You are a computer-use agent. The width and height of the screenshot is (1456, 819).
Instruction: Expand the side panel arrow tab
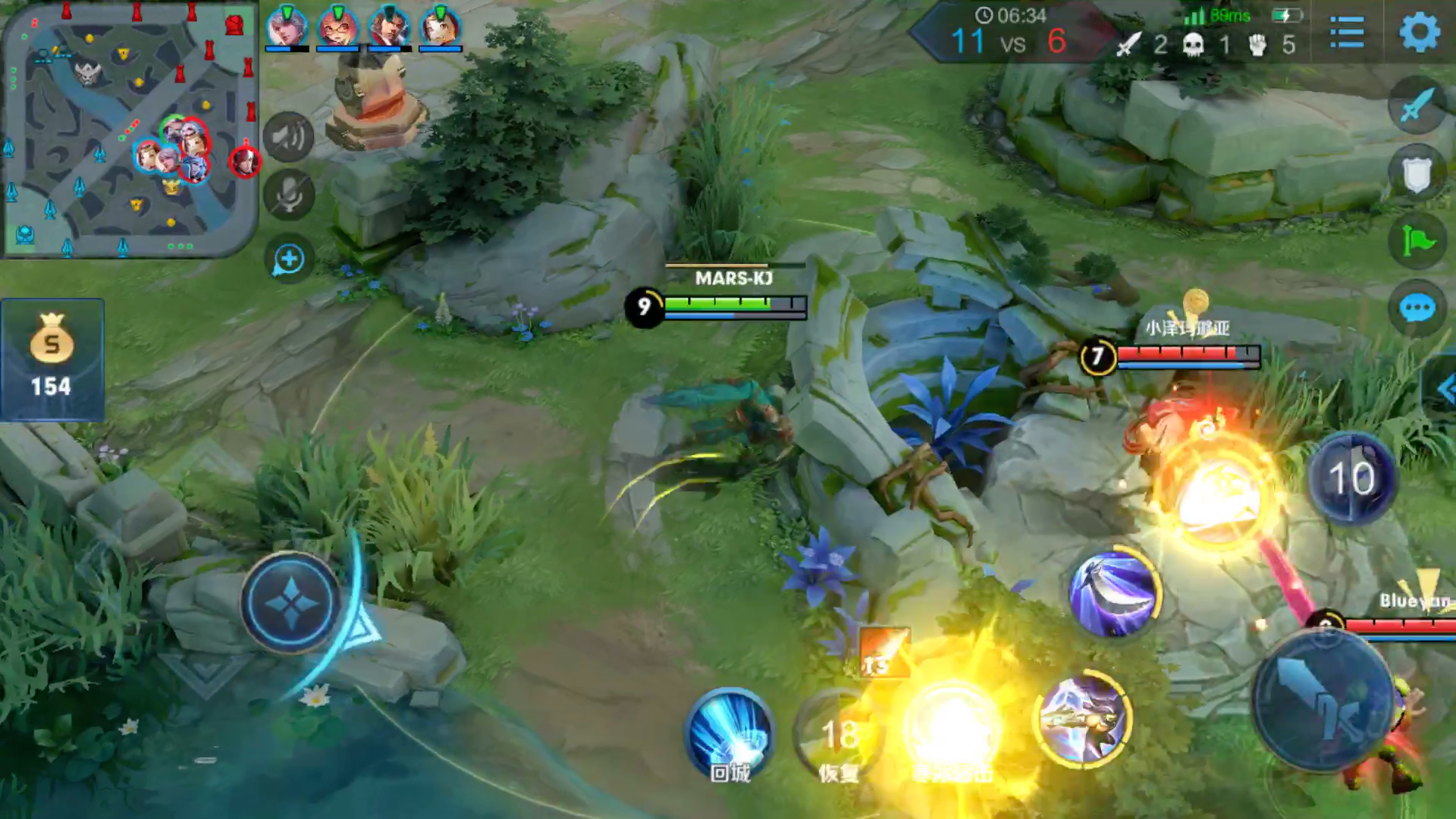coord(1443,390)
